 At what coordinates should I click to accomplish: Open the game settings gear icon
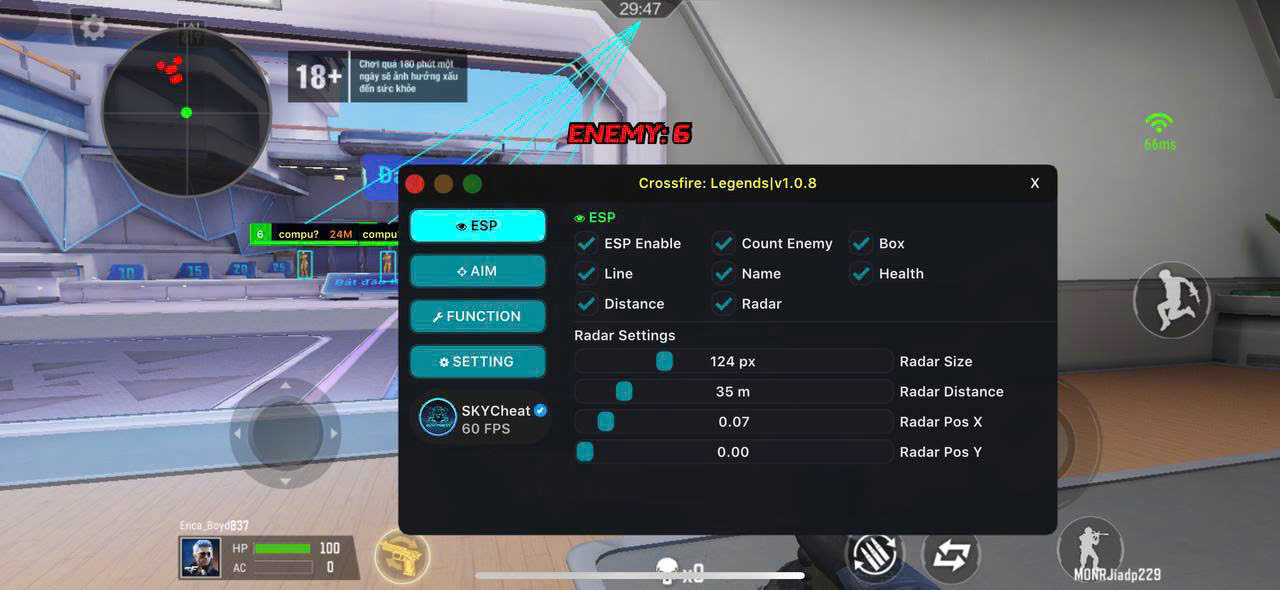pos(93,27)
